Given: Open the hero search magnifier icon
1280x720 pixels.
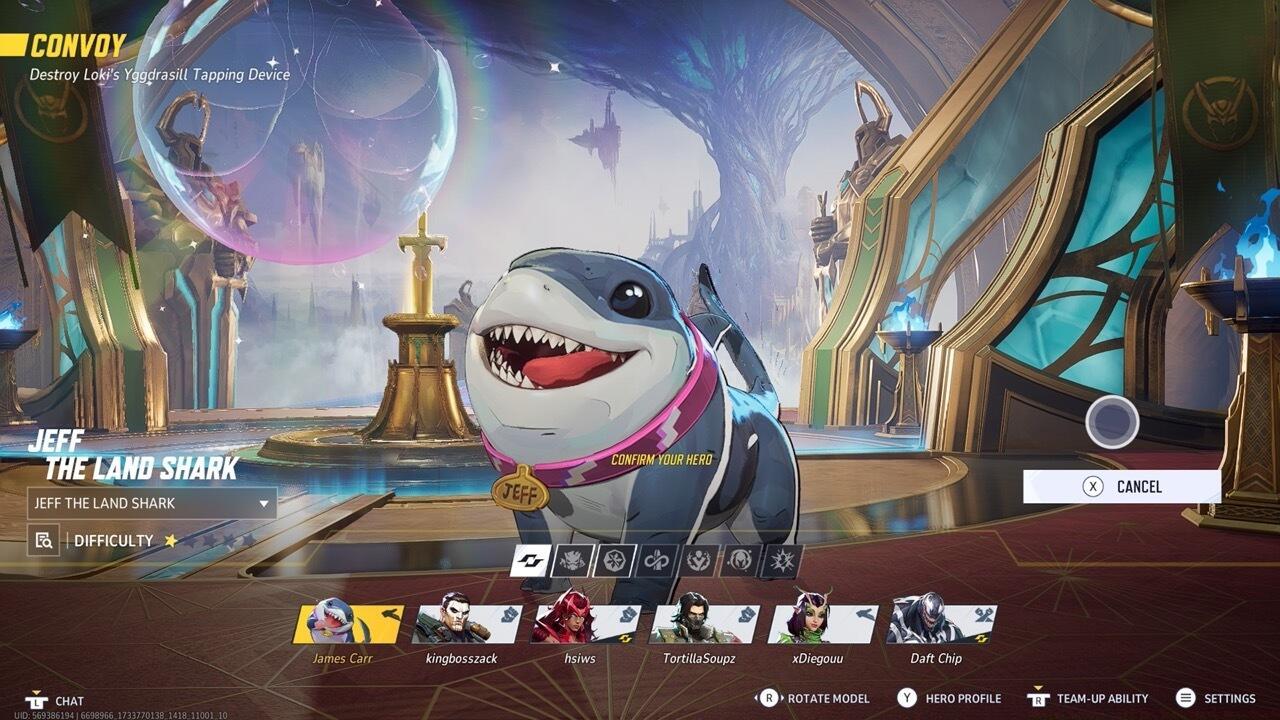Looking at the screenshot, I should coord(43,540).
